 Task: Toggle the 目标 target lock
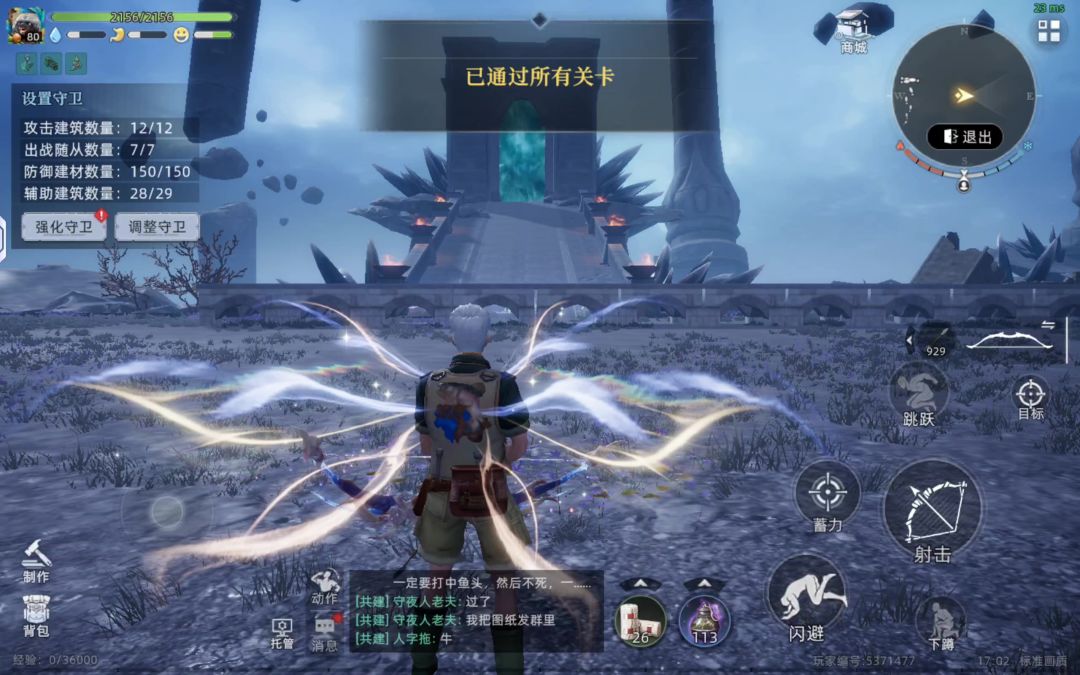pyautogui.click(x=1030, y=397)
